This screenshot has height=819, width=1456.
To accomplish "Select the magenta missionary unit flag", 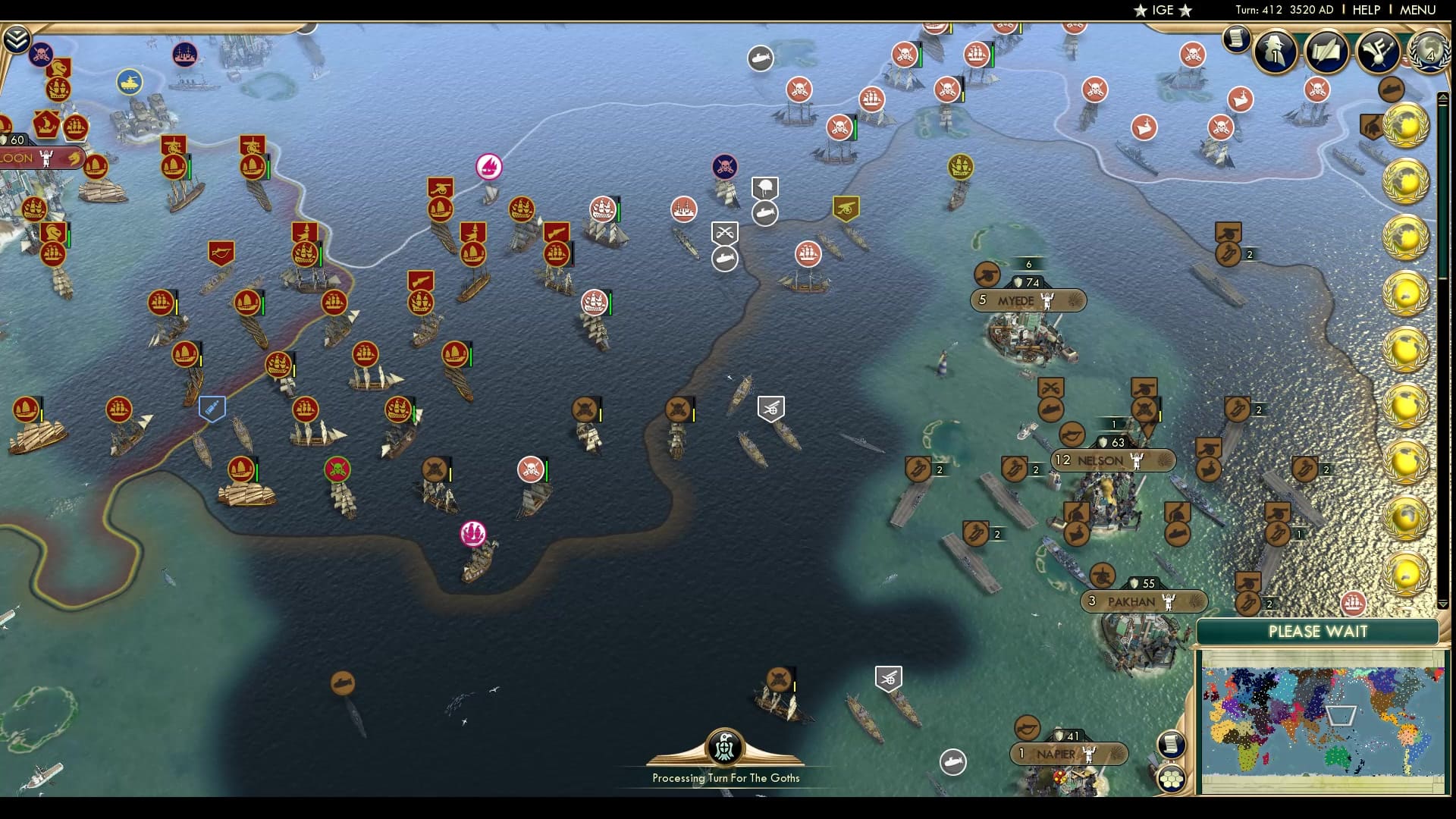I will pos(473,535).
